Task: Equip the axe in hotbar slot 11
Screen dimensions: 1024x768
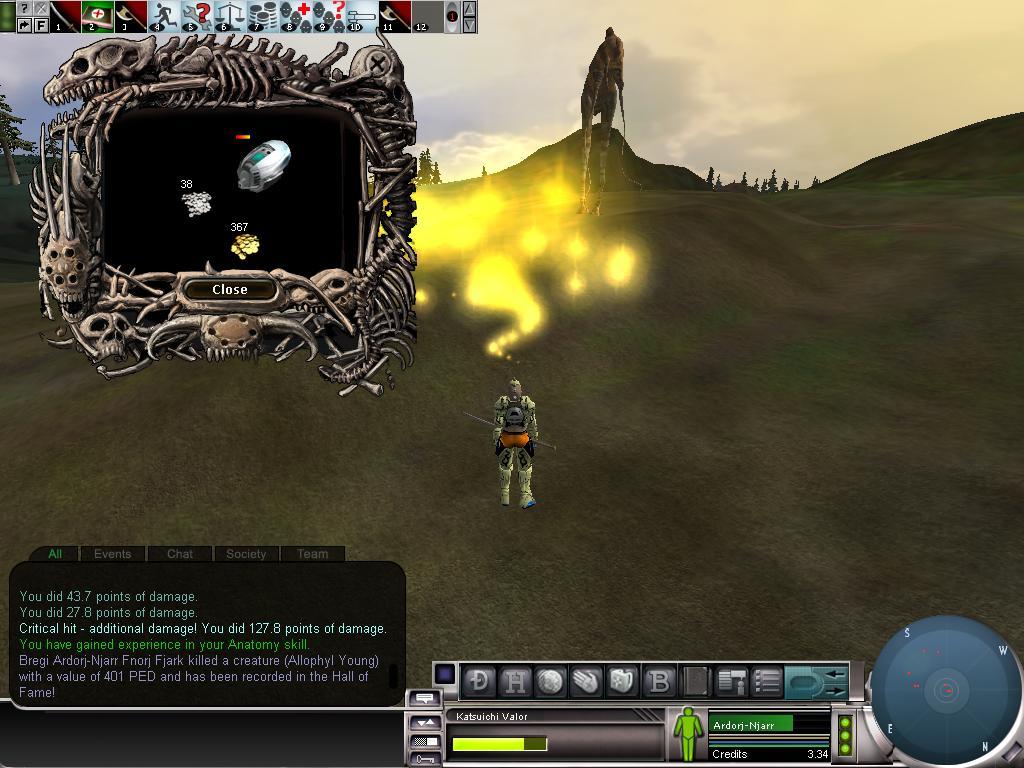Action: click(394, 15)
